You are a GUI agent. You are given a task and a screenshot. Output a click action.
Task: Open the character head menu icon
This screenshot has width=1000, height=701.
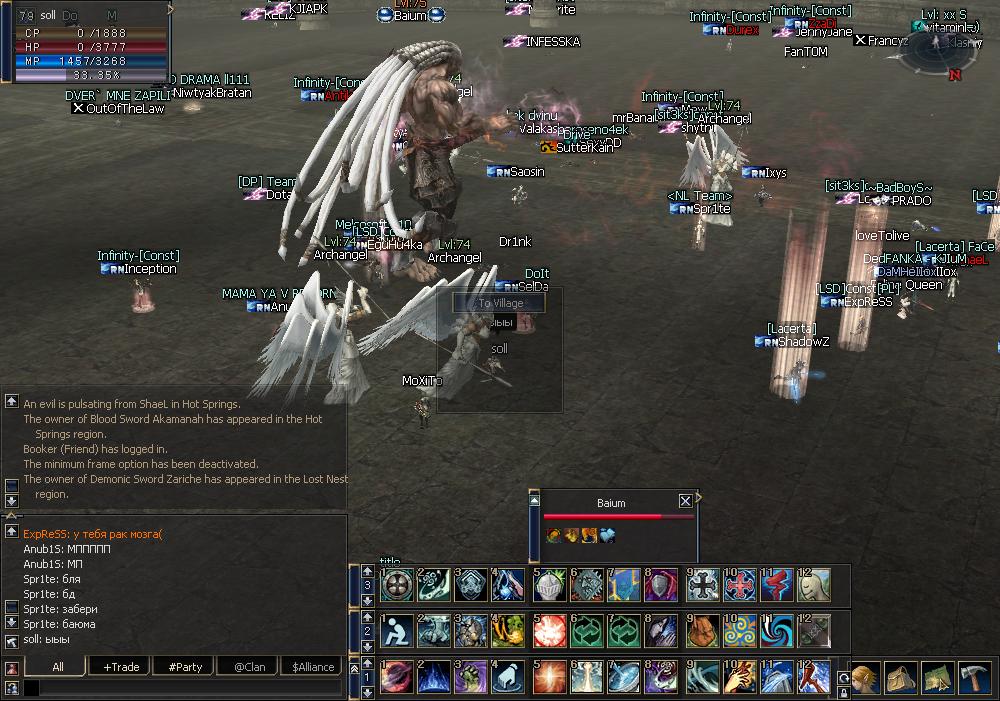(865, 678)
